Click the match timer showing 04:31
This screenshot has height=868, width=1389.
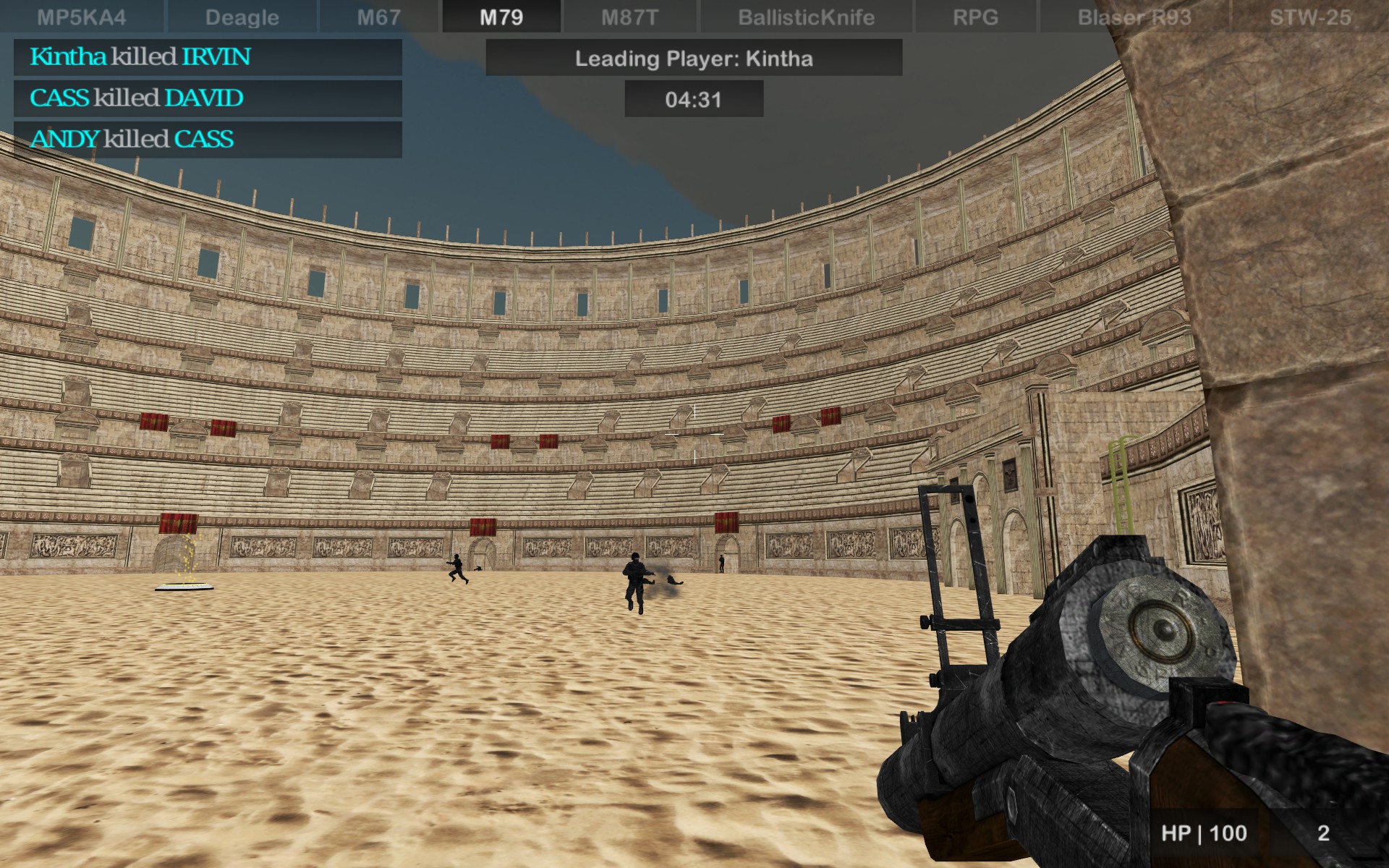tap(693, 100)
